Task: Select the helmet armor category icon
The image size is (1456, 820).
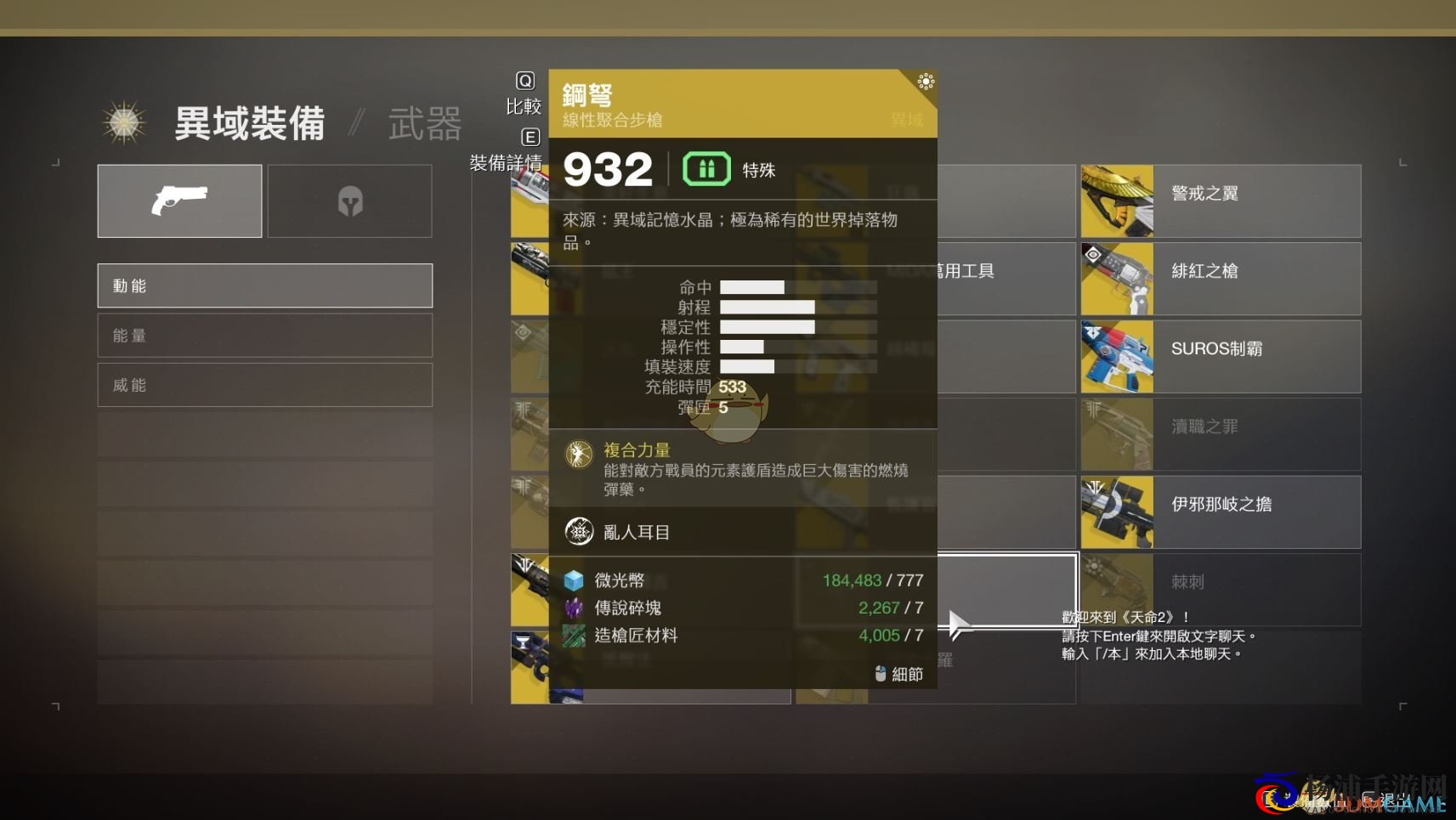Action: coord(349,201)
